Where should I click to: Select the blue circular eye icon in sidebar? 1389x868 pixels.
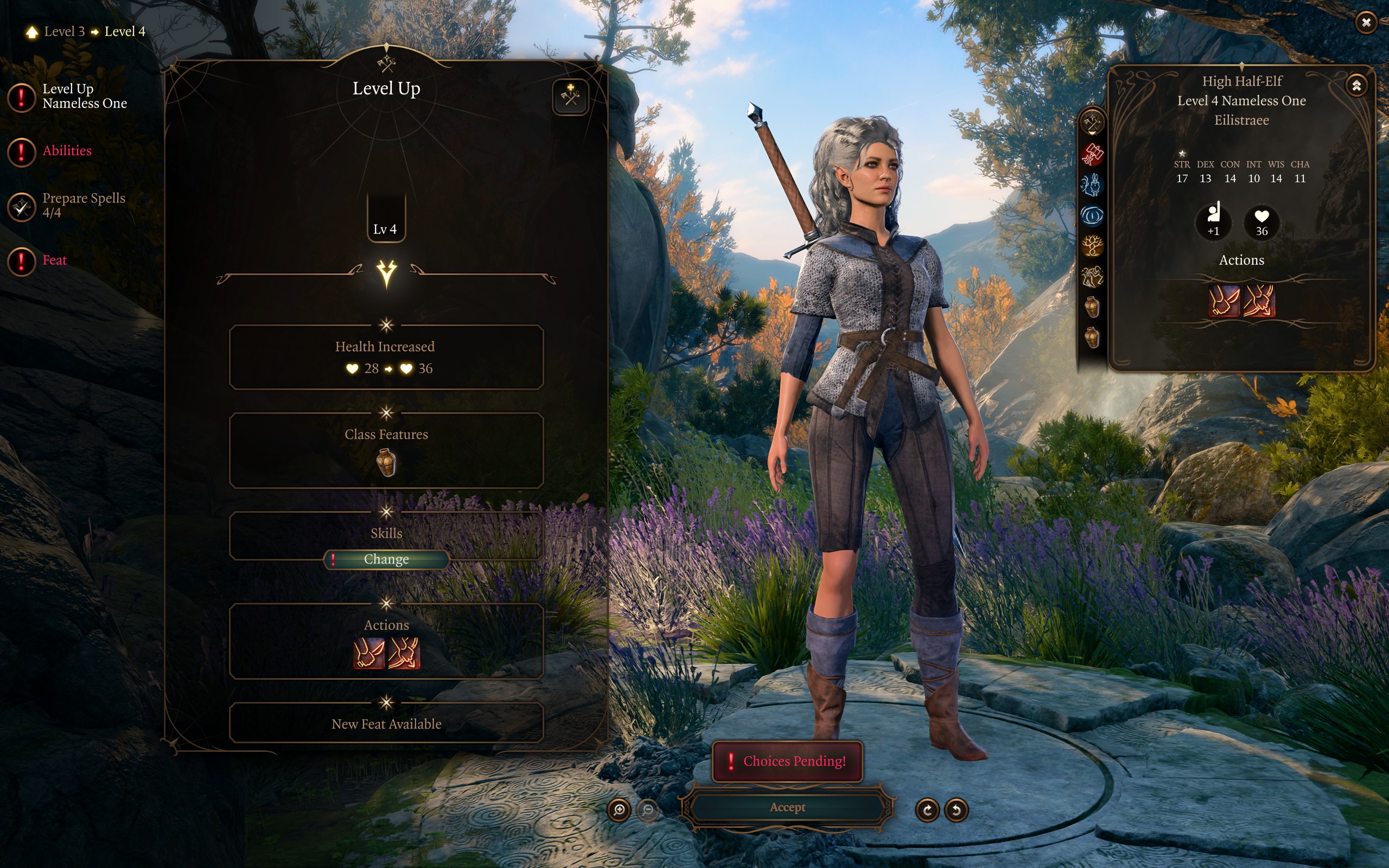[x=1092, y=216]
